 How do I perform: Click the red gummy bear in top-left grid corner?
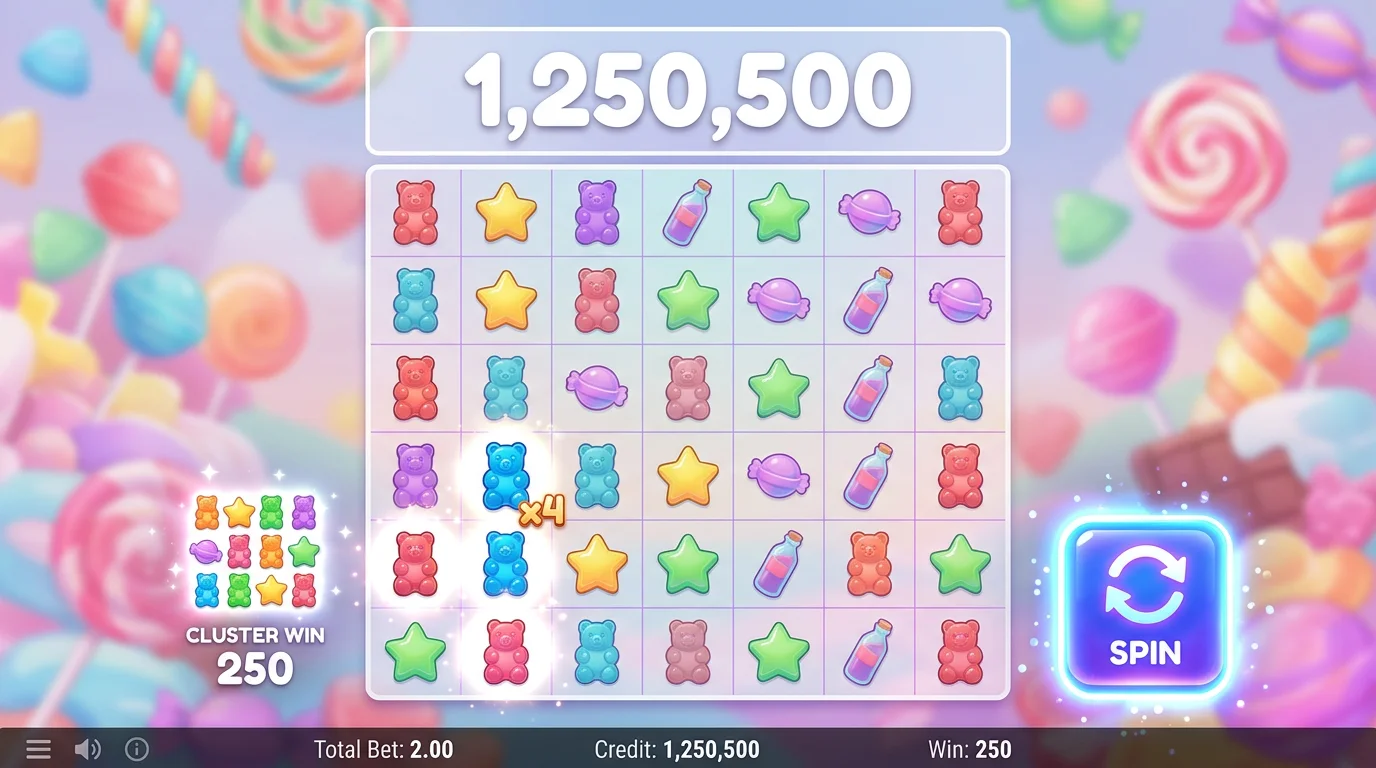tap(413, 213)
